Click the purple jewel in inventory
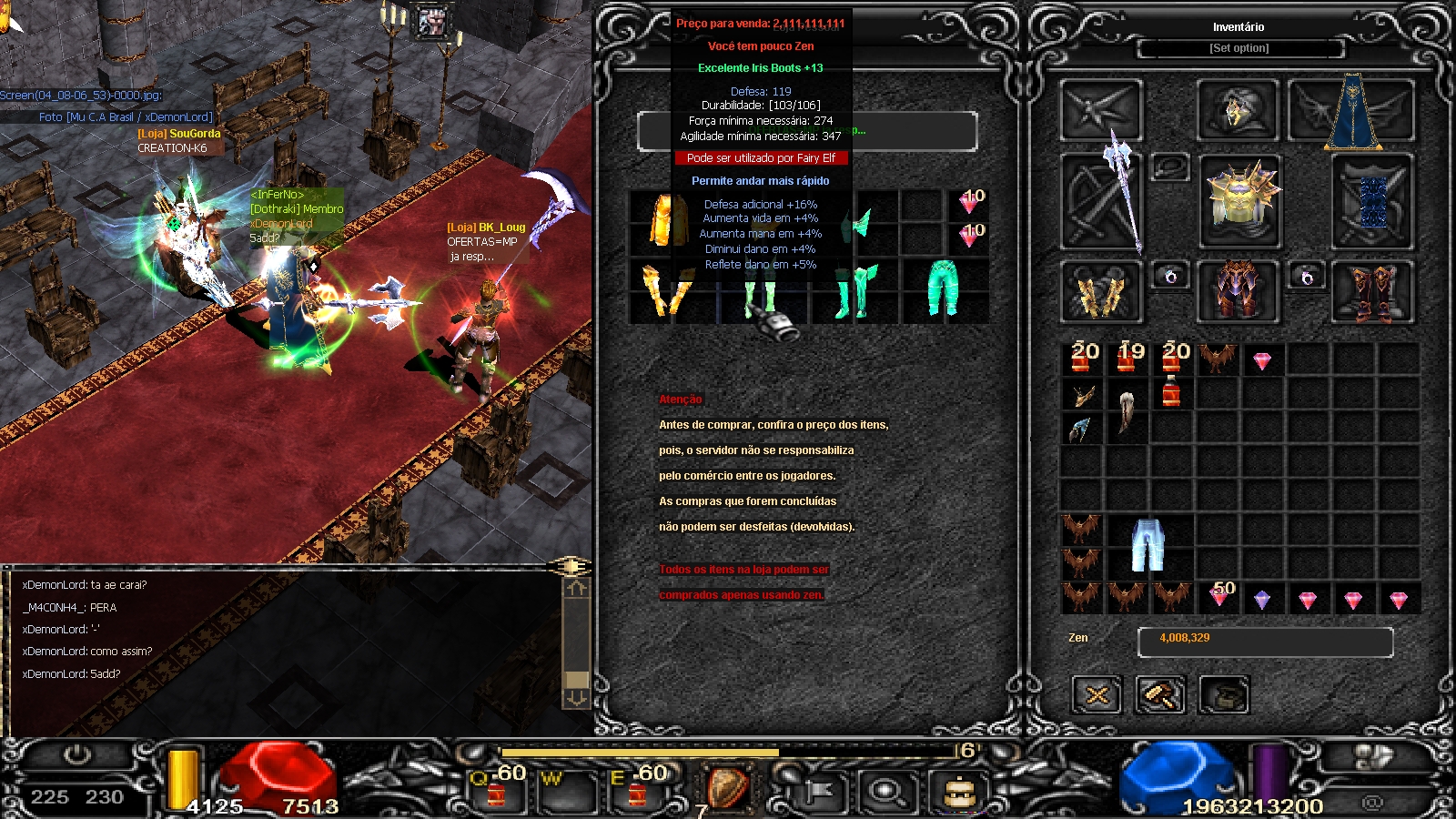Screen dimensions: 1456x819 coord(1262,600)
